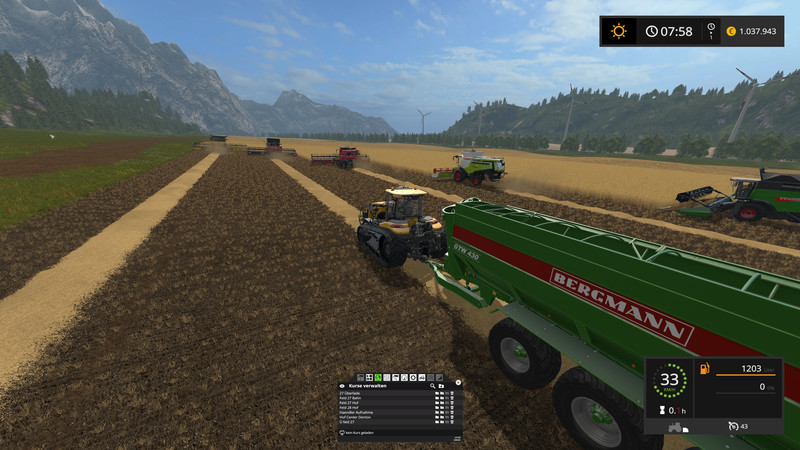Toggle the eye icon beside Kurse verwalten
The height and width of the screenshot is (450, 800).
(343, 385)
